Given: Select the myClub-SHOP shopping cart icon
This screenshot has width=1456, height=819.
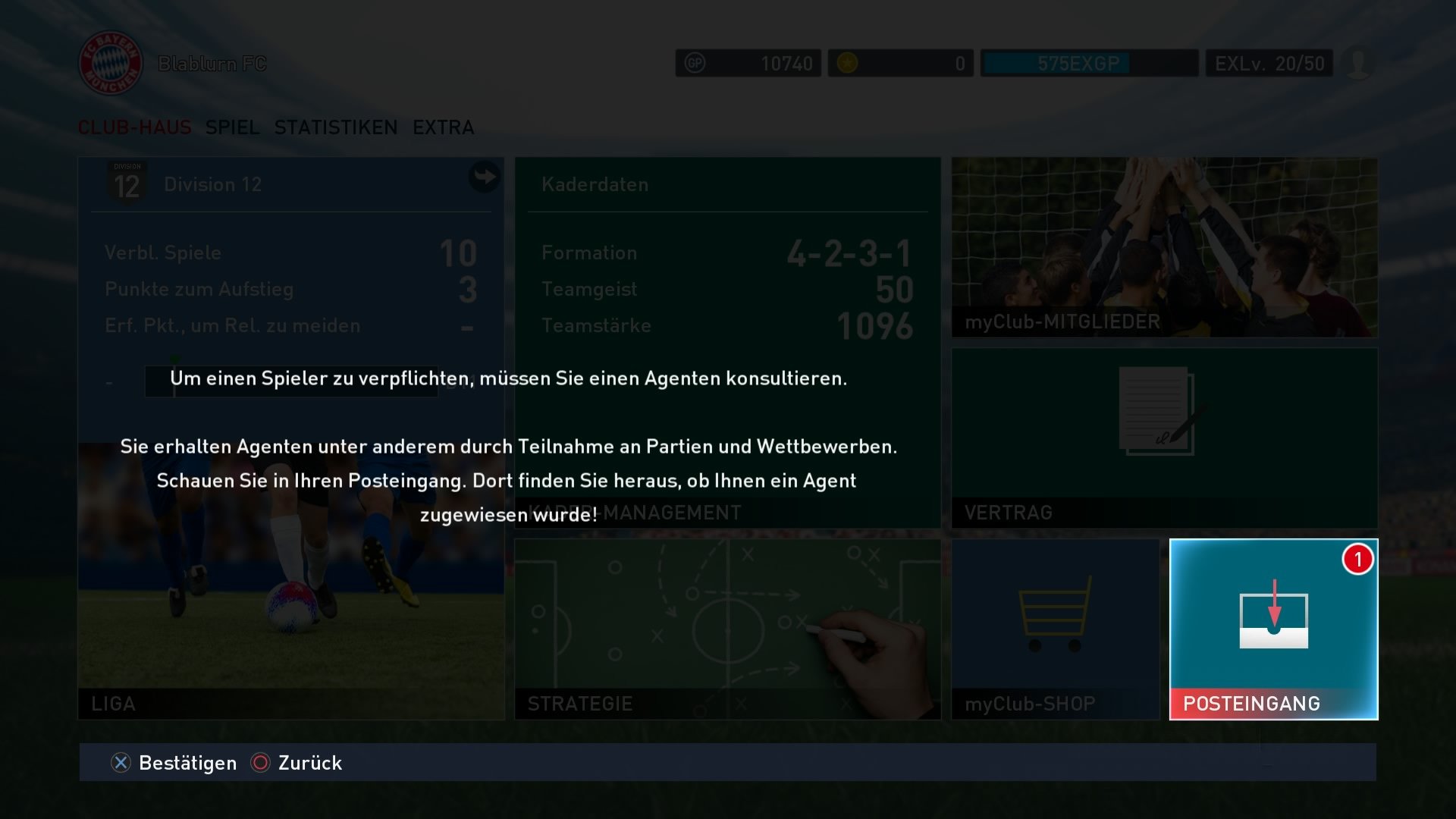Looking at the screenshot, I should pyautogui.click(x=1058, y=614).
